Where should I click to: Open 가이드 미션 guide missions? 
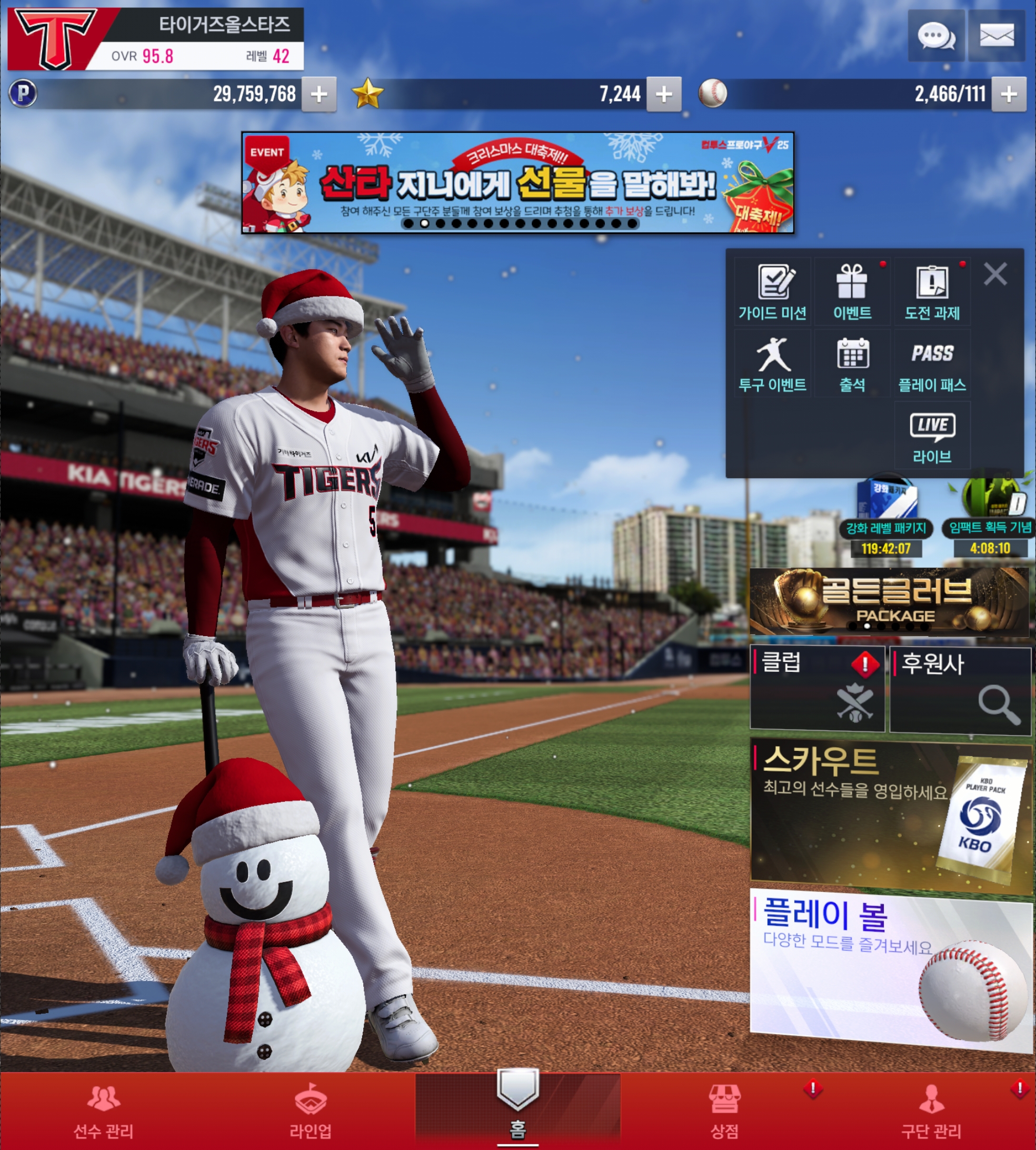click(x=772, y=292)
